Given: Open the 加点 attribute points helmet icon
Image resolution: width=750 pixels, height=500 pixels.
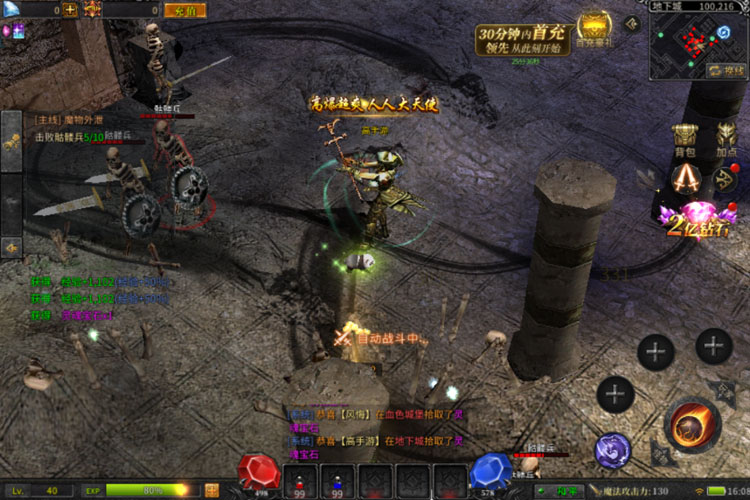Looking at the screenshot, I should (727, 140).
